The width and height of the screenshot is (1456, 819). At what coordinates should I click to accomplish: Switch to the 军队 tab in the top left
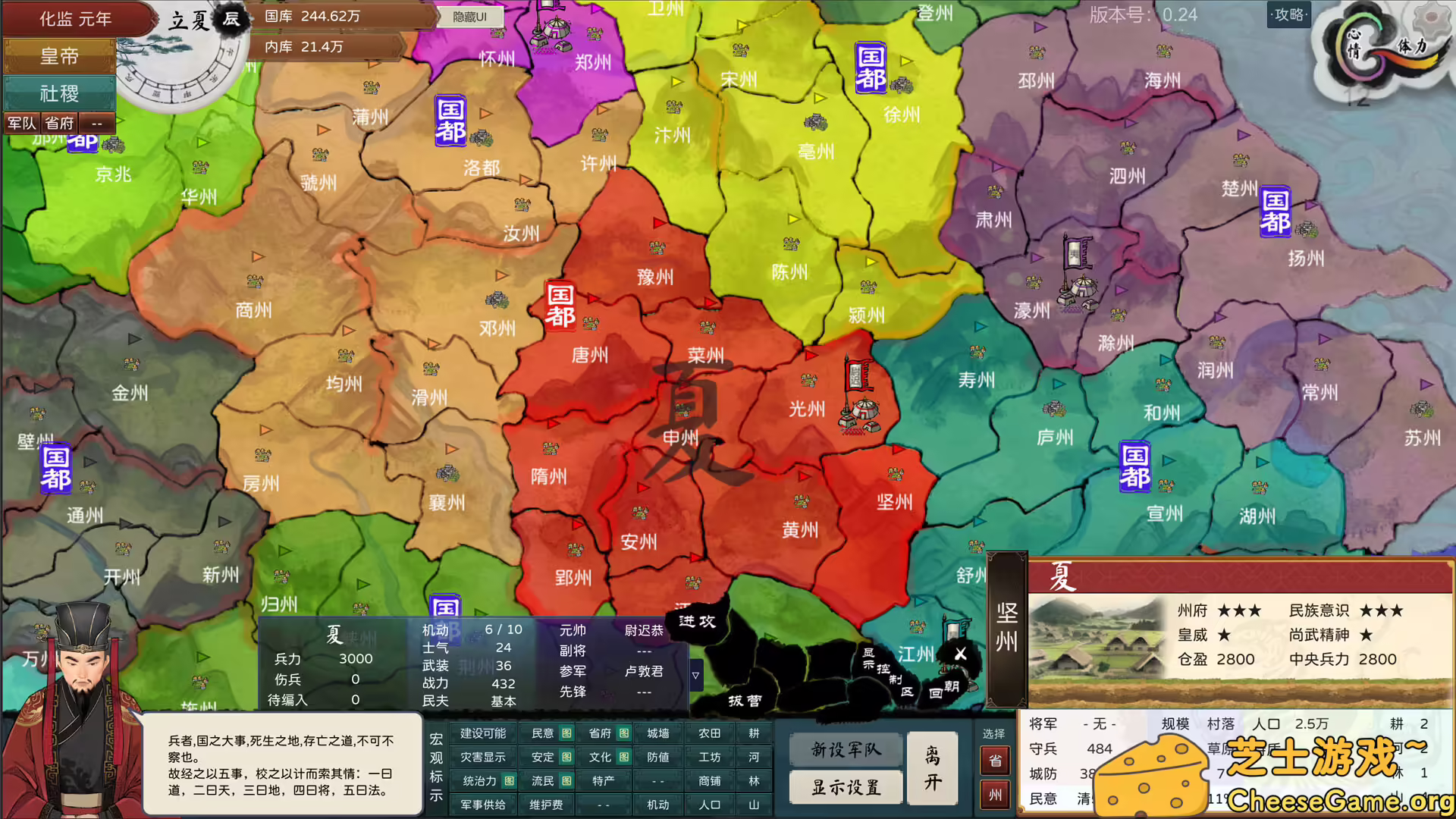20,123
